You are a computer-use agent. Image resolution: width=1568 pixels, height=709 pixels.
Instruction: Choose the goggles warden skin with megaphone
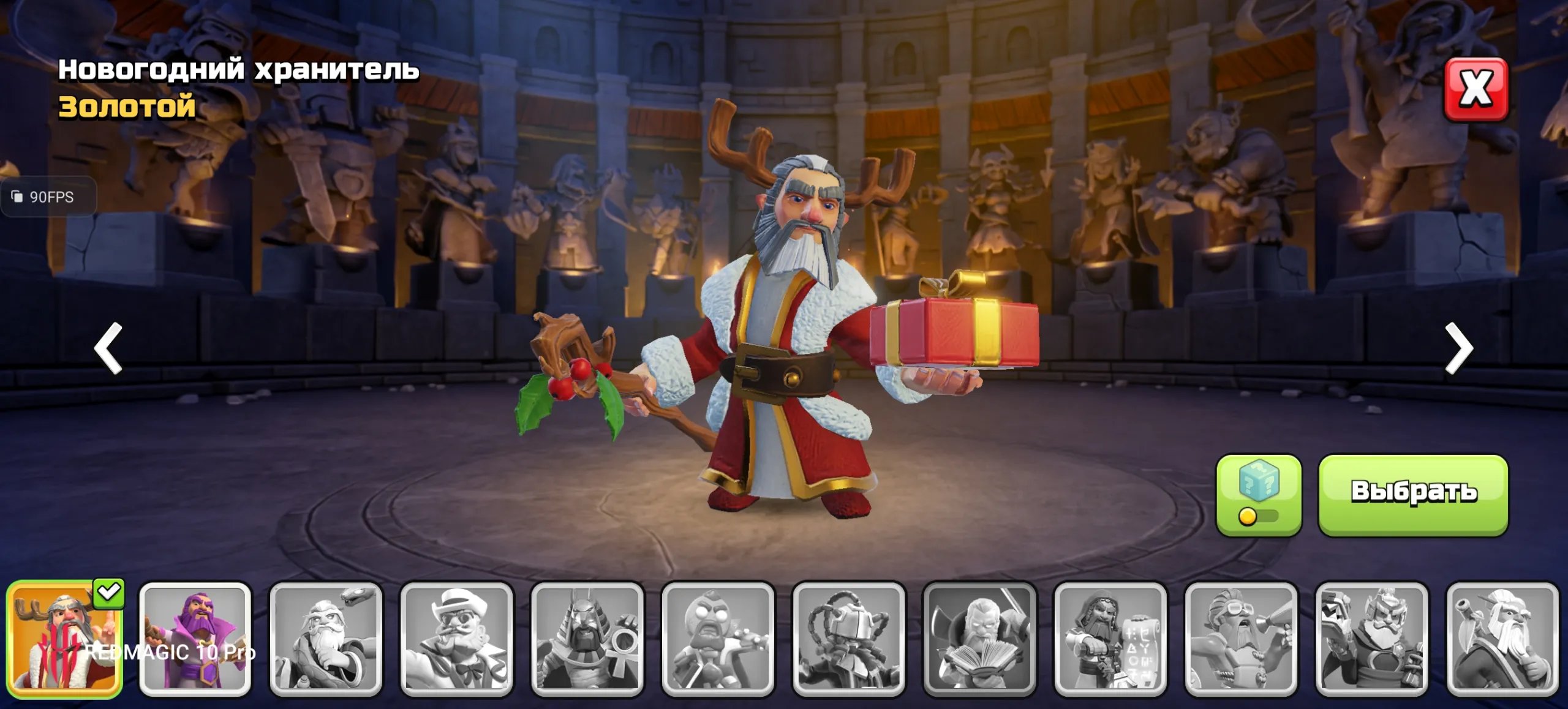[1241, 639]
